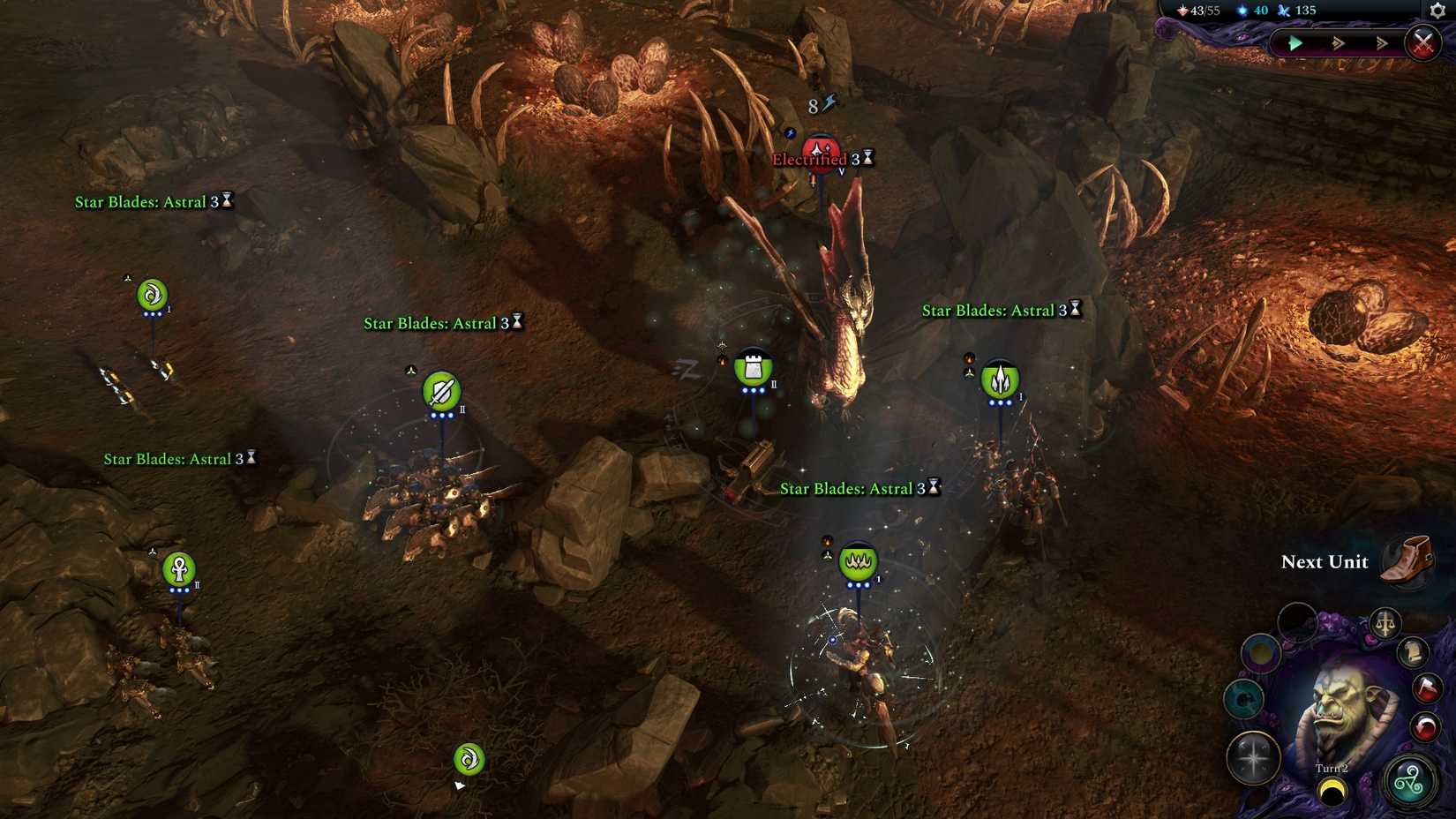This screenshot has height=819, width=1456.
Task: Enable the highest fast-forward combat speed
Action: (x=1382, y=42)
